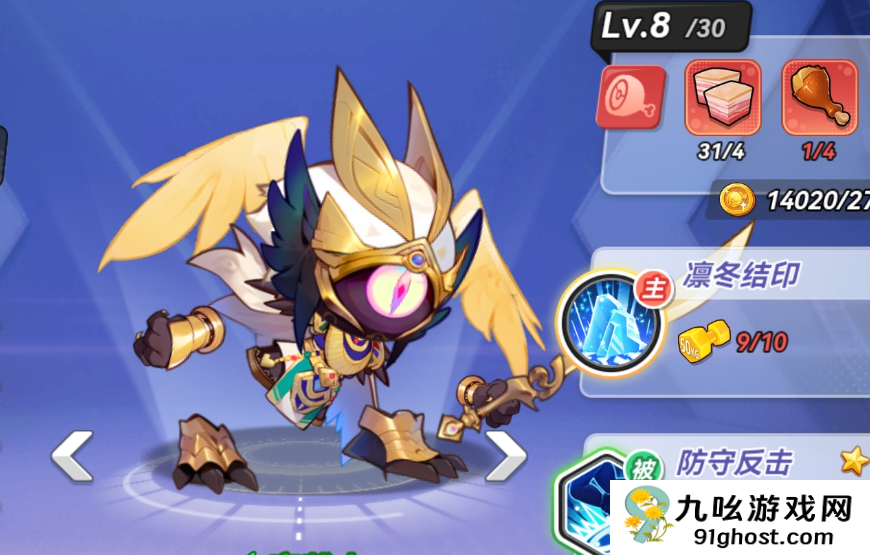Viewport: 870px width, 555px height.
Task: Show the previous character with left arrow
Action: tap(72, 456)
